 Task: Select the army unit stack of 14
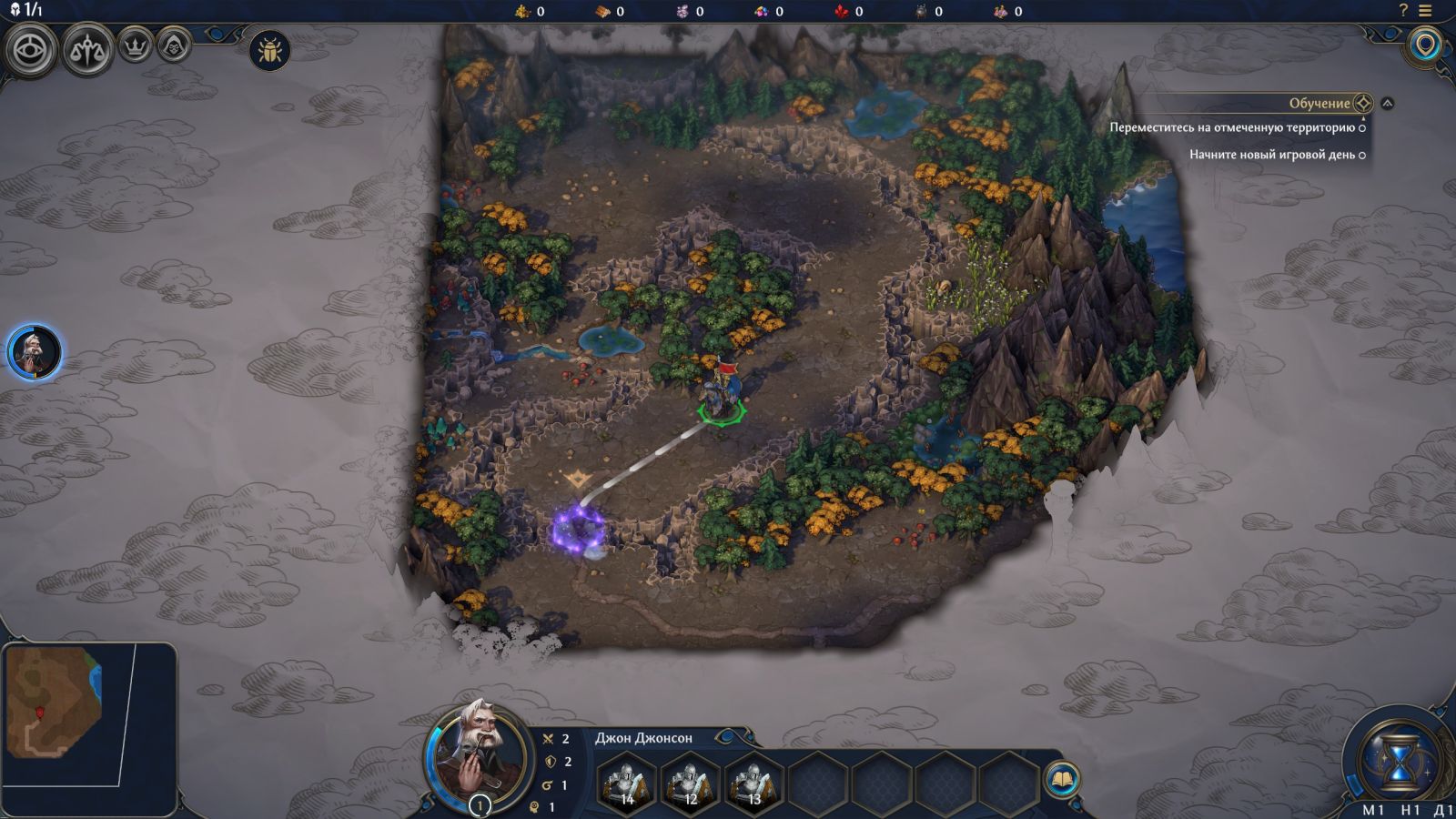[x=626, y=783]
